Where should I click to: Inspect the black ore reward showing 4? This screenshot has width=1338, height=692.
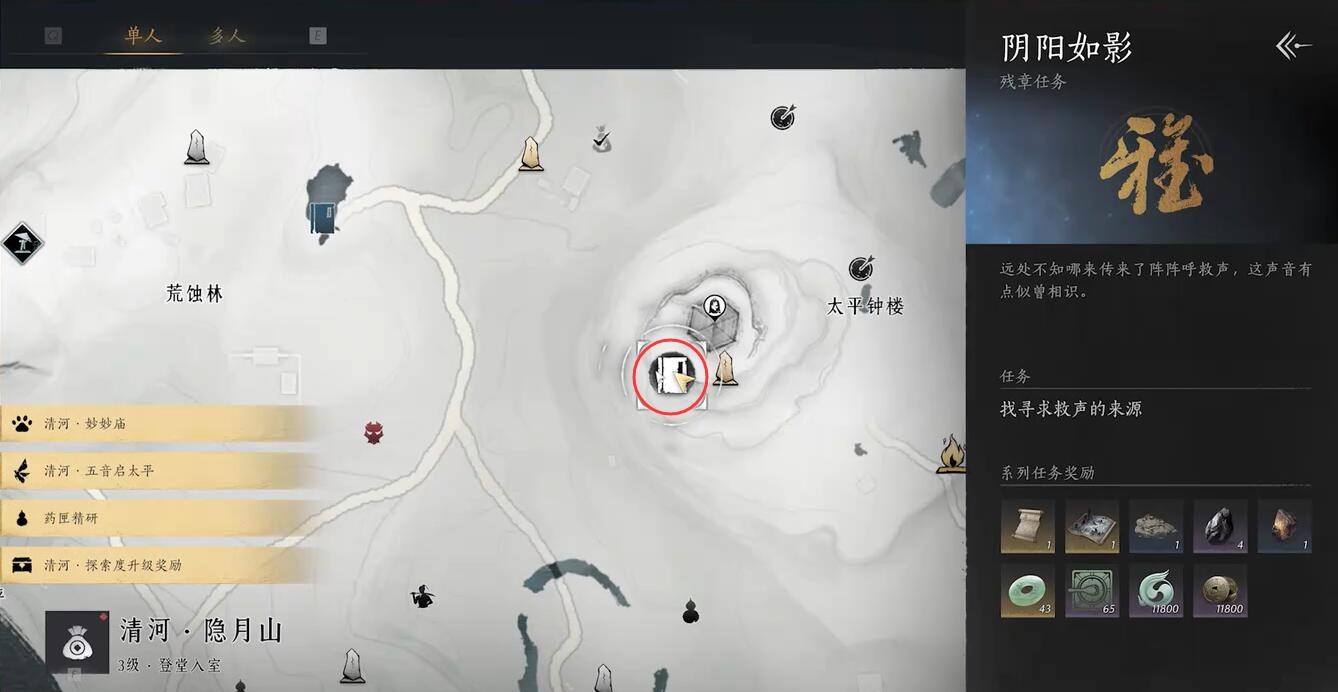1220,526
